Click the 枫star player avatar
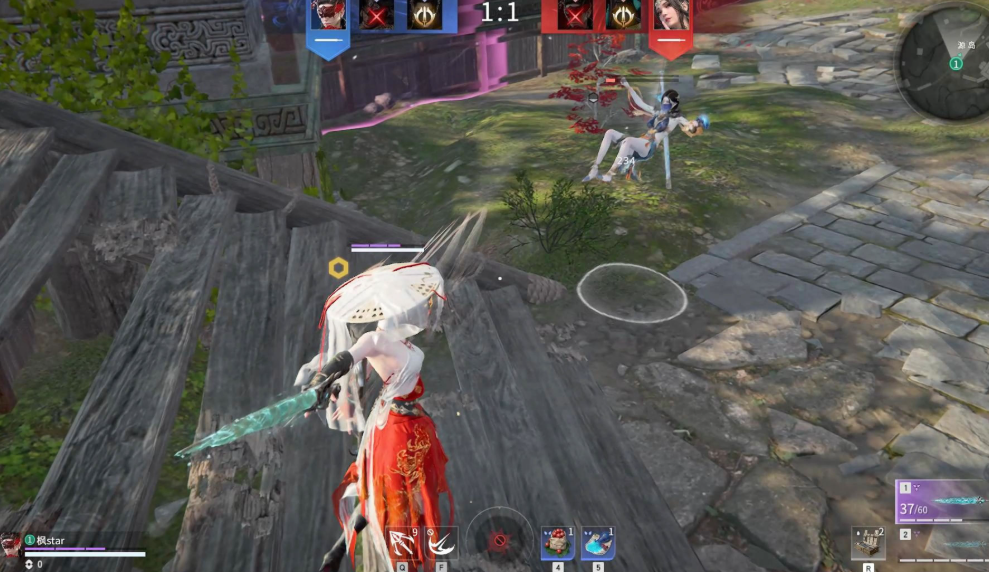 pyautogui.click(x=11, y=543)
